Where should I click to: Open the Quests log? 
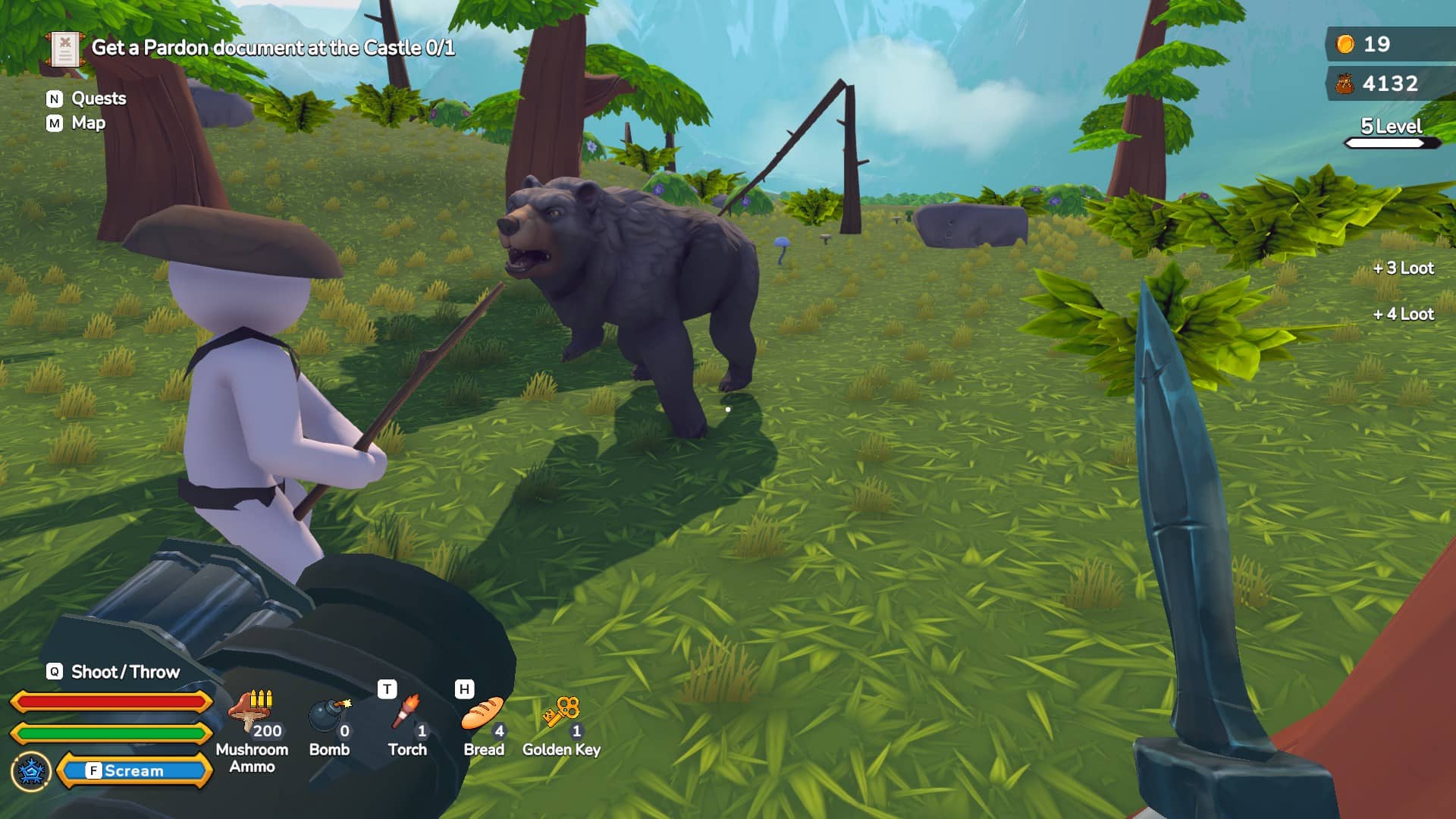tap(98, 99)
